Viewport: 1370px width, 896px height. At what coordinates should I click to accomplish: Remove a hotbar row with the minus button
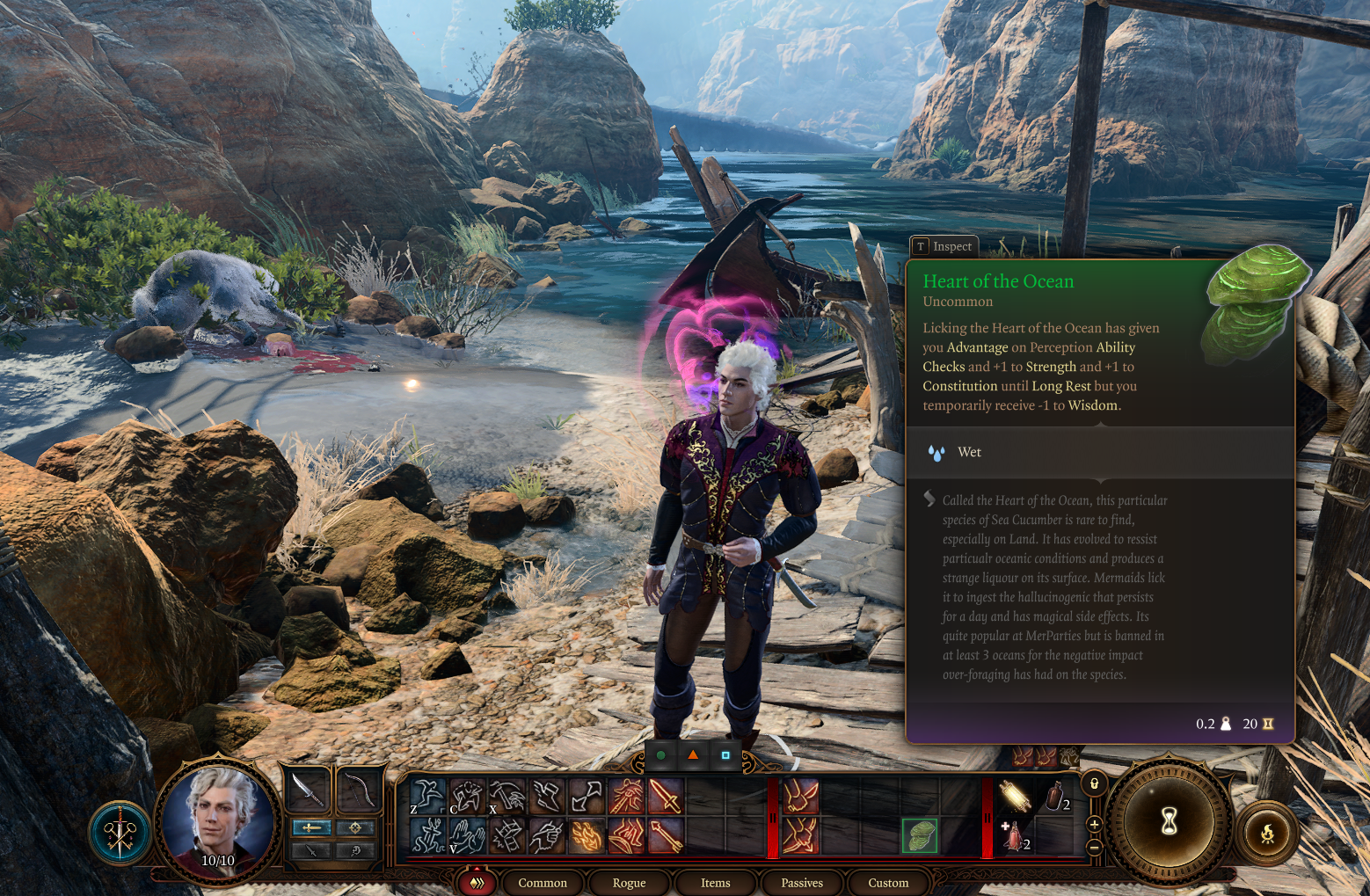tap(1094, 847)
